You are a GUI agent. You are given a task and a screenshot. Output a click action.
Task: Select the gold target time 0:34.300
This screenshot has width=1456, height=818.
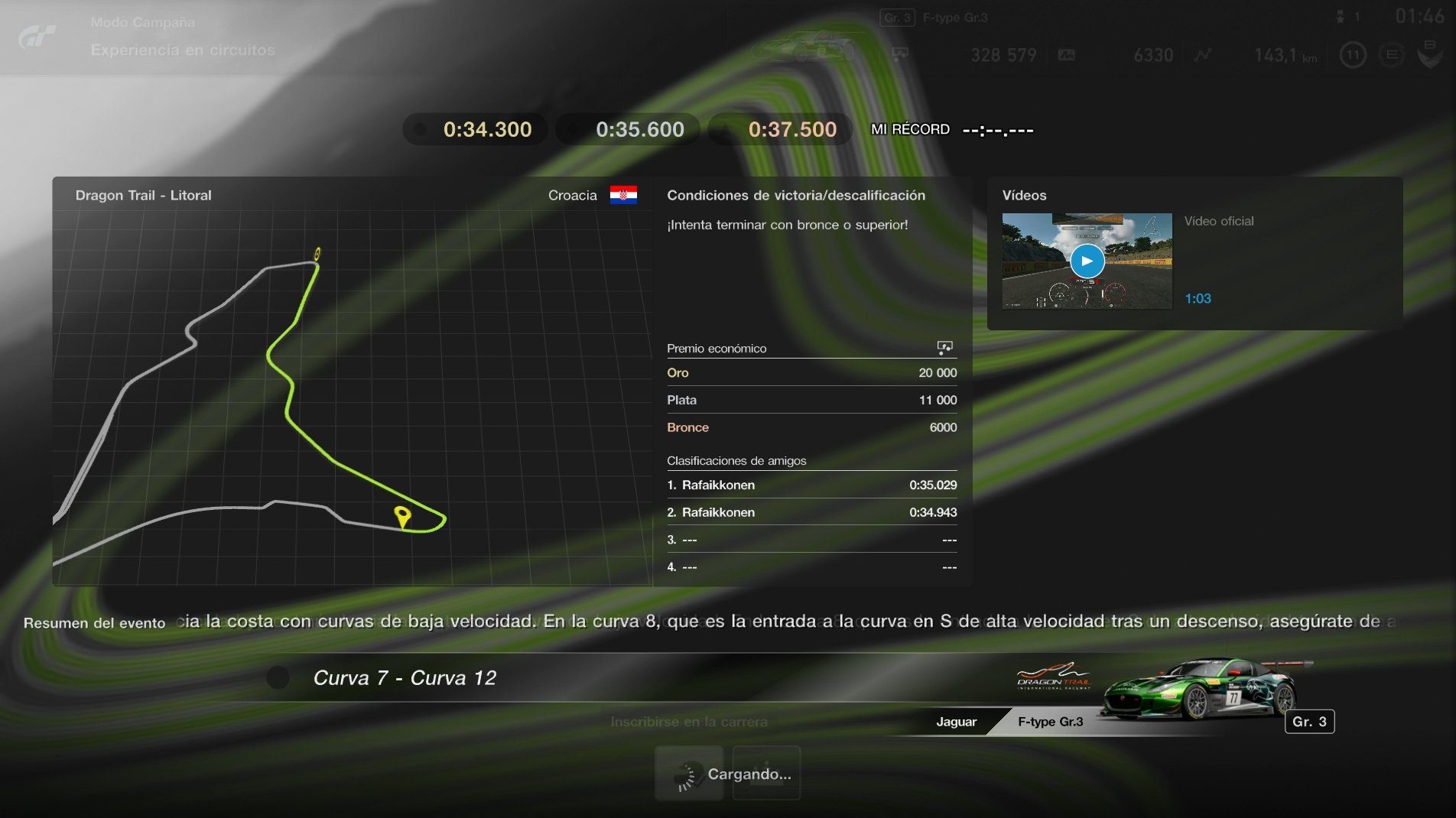[474, 128]
